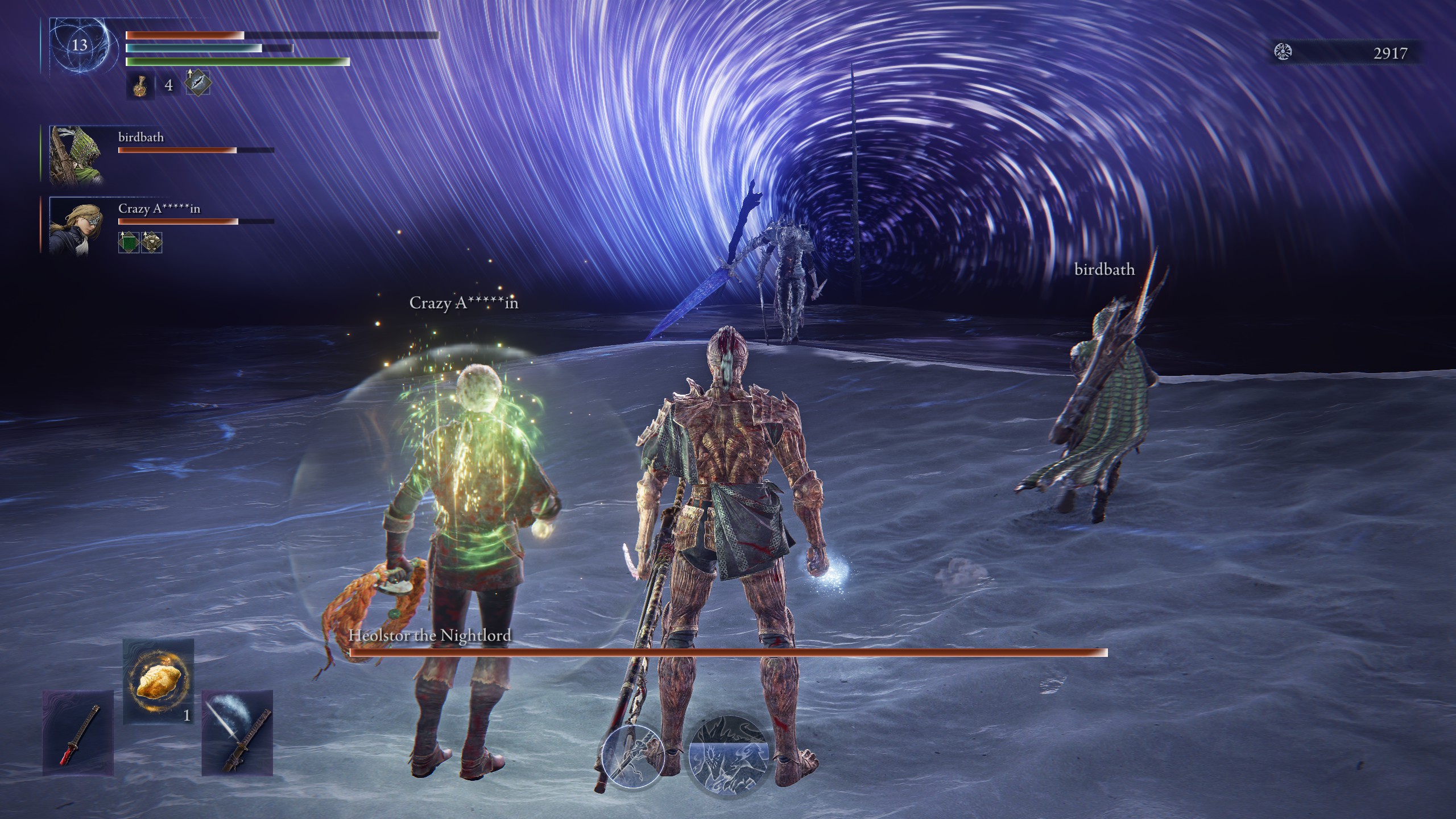
Task: Select the right-hand katana weapon slot
Action: 237,733
